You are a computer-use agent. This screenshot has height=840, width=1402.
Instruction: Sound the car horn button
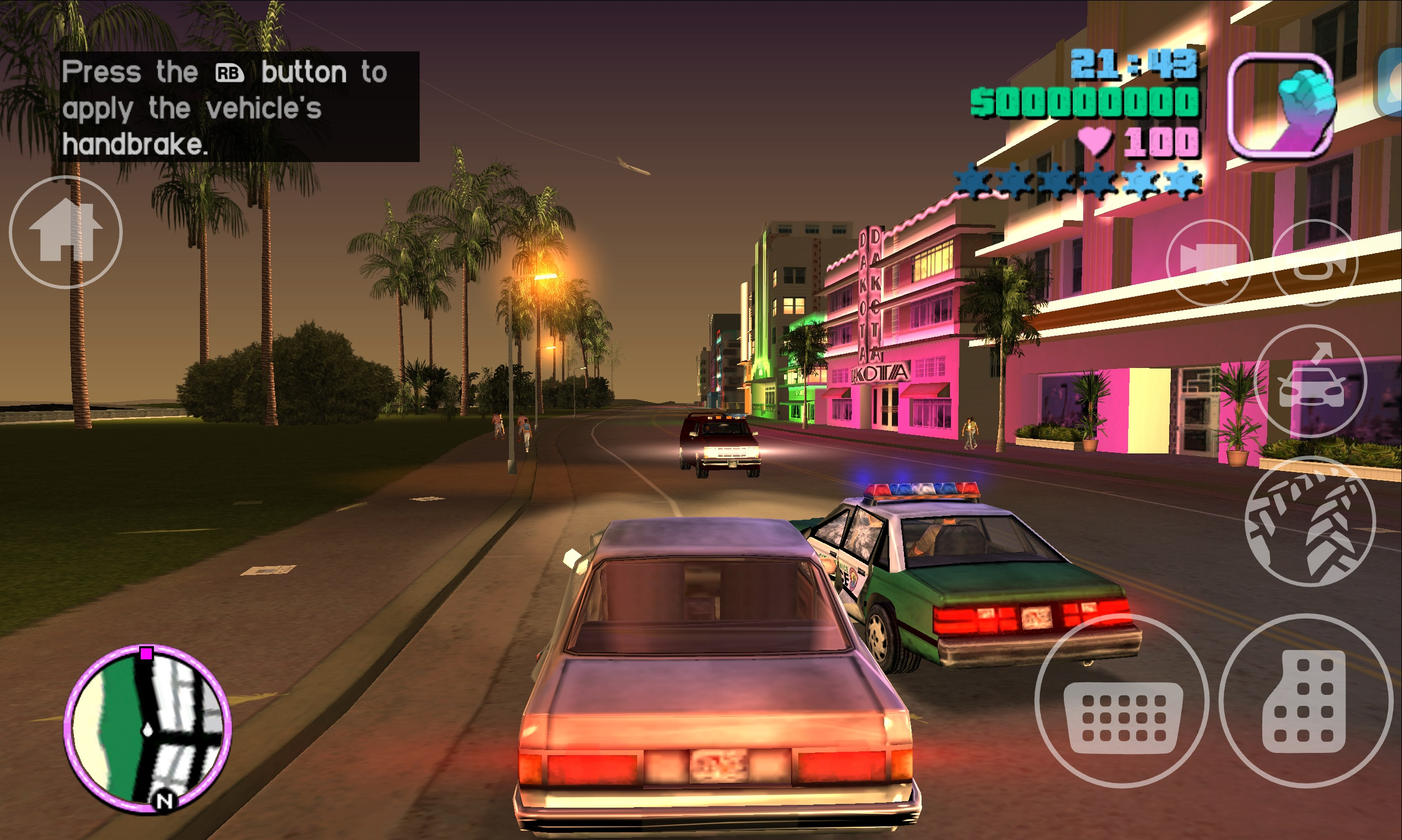click(1315, 262)
